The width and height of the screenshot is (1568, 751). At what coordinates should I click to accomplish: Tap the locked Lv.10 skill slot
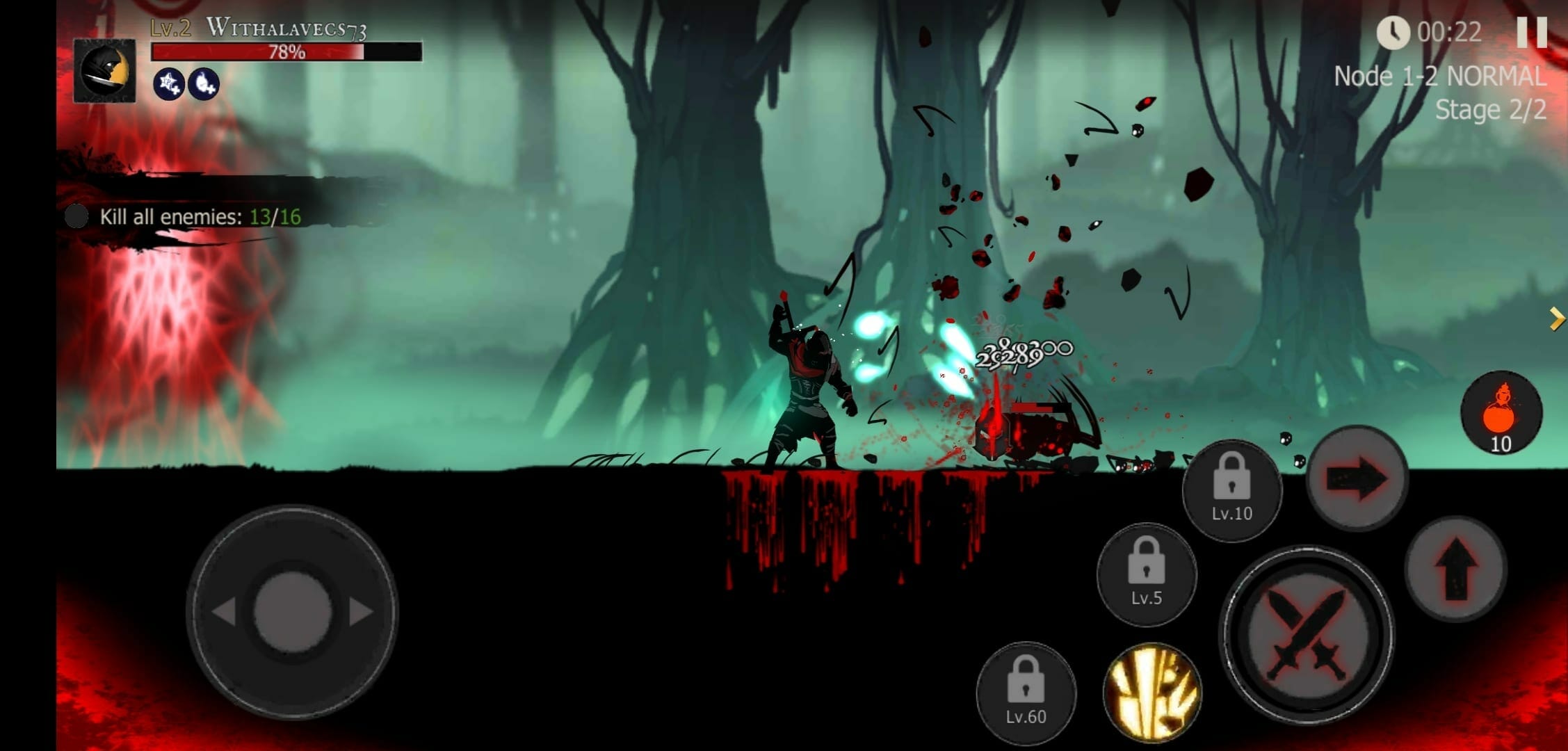click(x=1231, y=490)
